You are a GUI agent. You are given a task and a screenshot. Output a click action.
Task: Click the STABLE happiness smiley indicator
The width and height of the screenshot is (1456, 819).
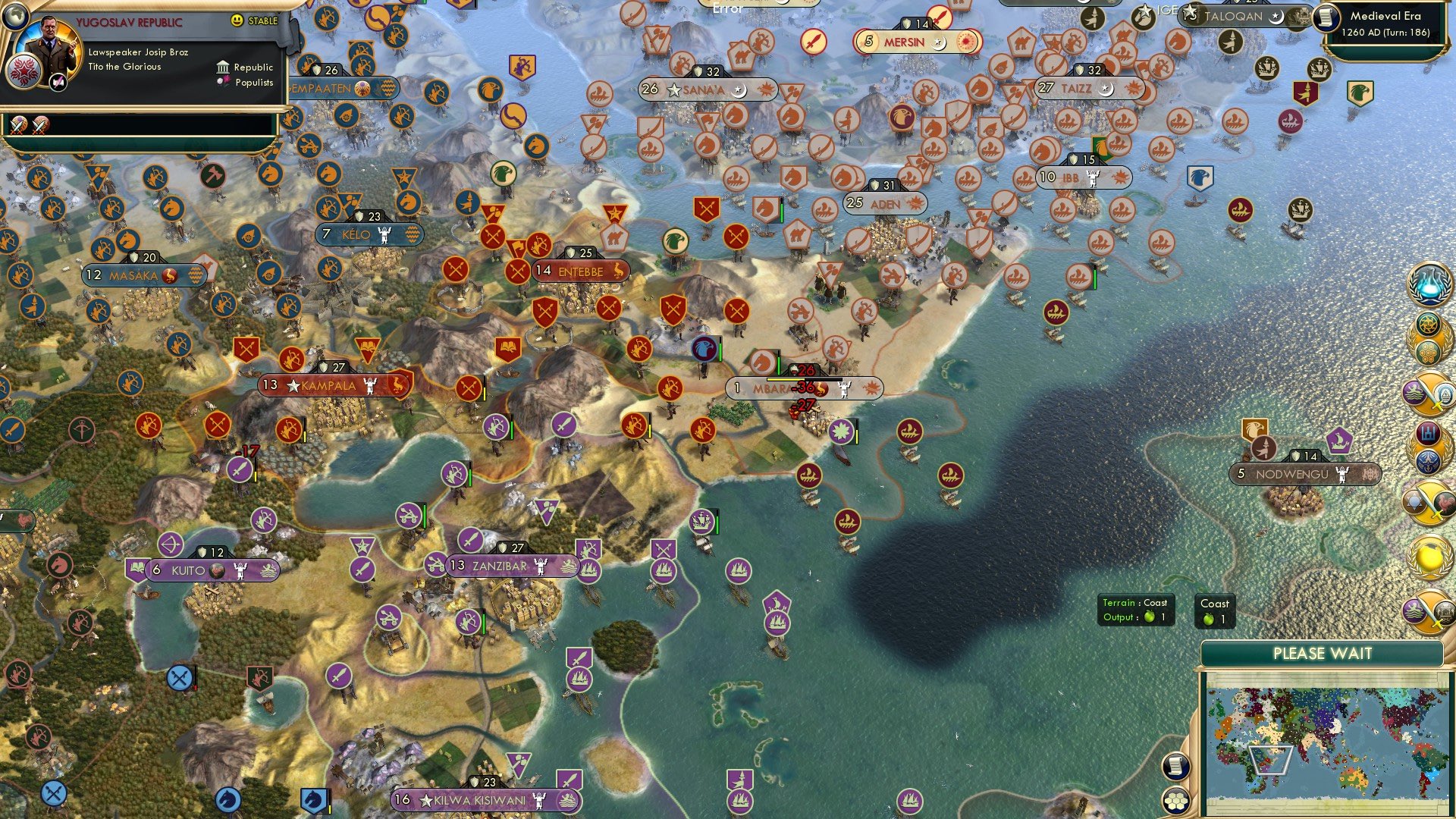click(x=237, y=20)
